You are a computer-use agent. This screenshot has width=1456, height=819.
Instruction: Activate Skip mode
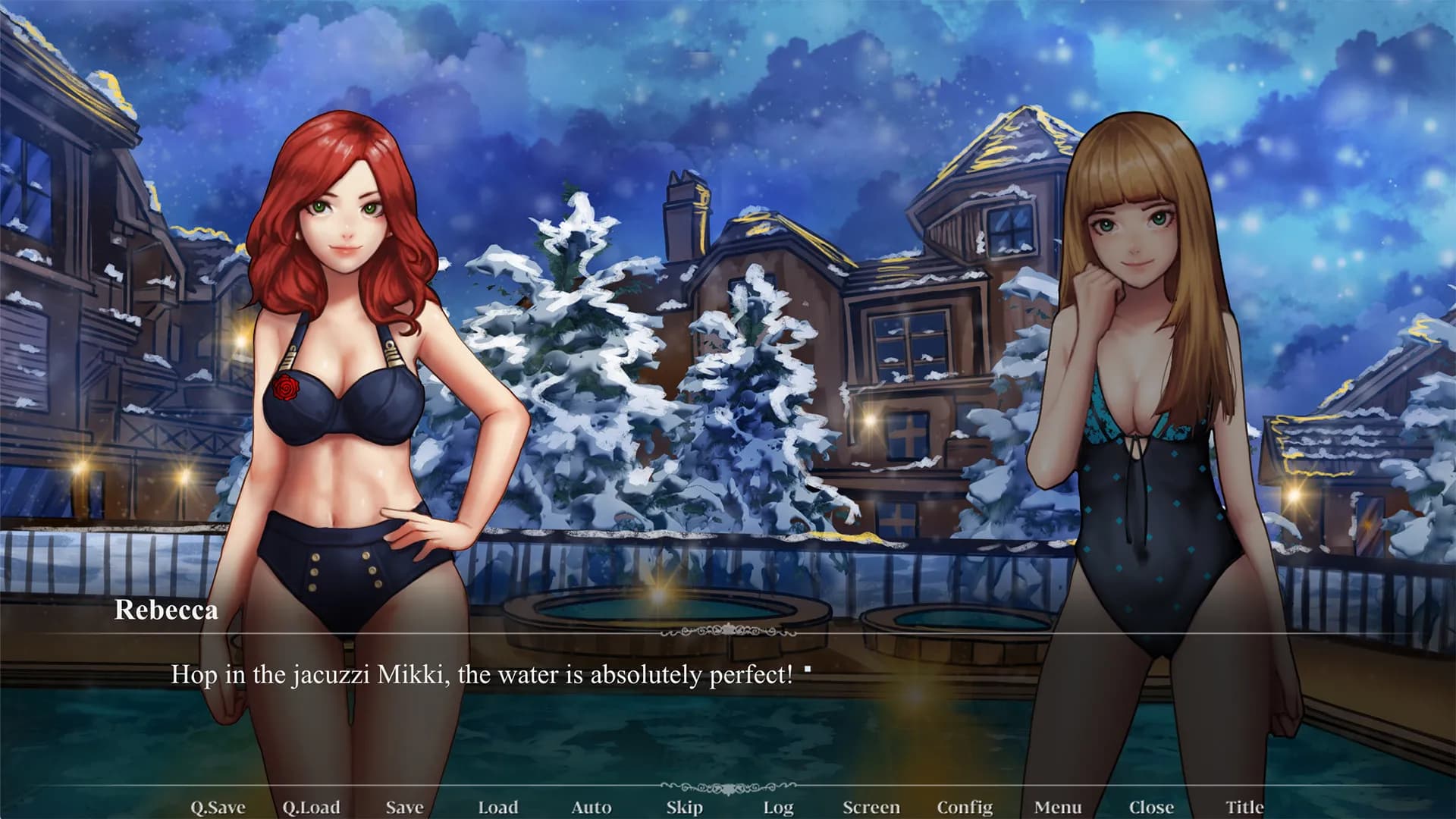pos(685,807)
